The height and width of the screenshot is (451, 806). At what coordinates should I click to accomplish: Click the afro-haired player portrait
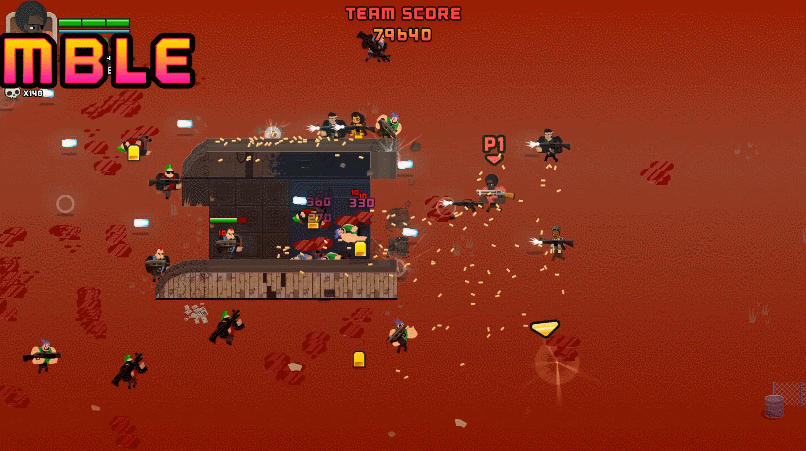pos(32,18)
